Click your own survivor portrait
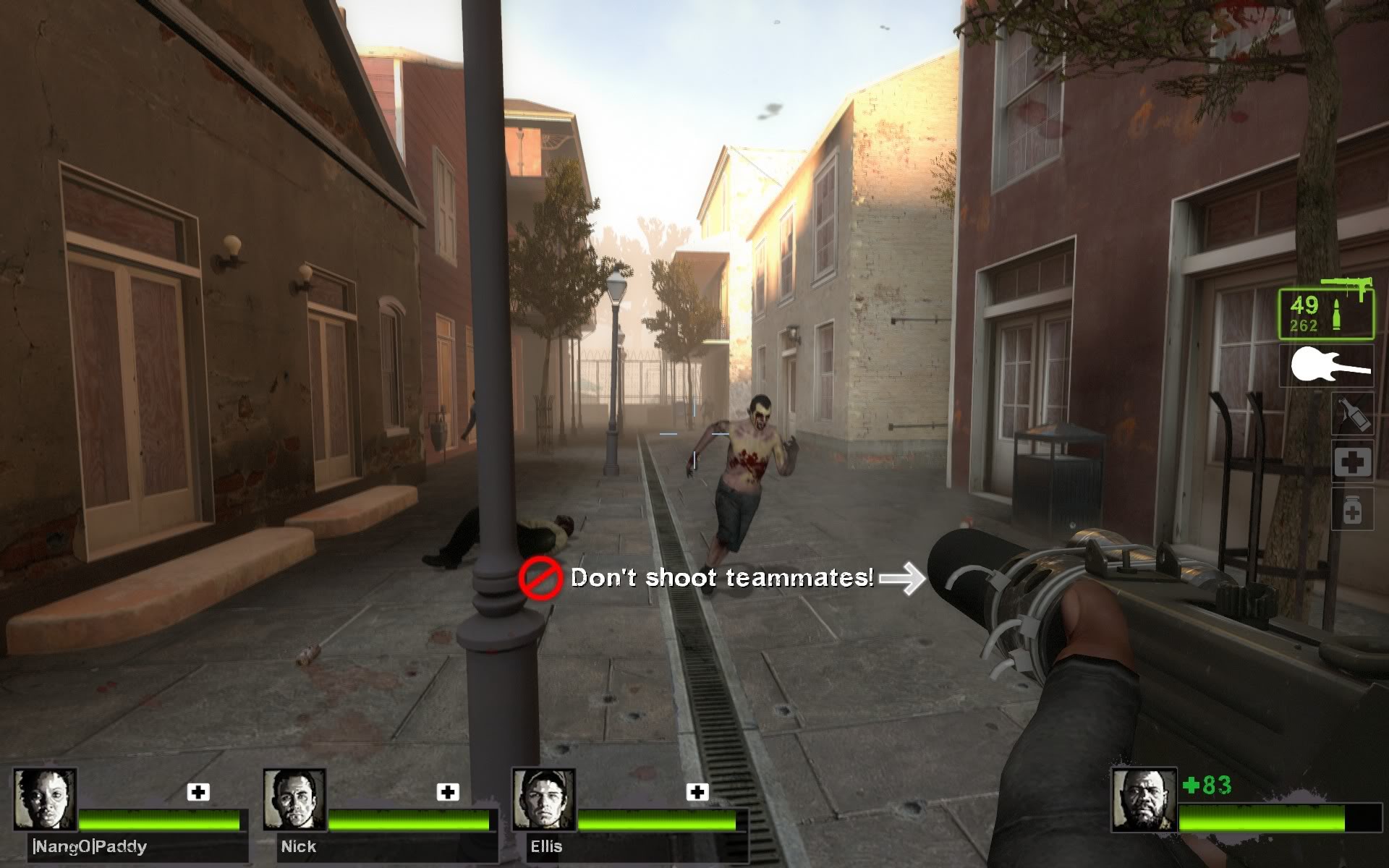This screenshot has height=868, width=1389. pyautogui.click(x=1143, y=800)
